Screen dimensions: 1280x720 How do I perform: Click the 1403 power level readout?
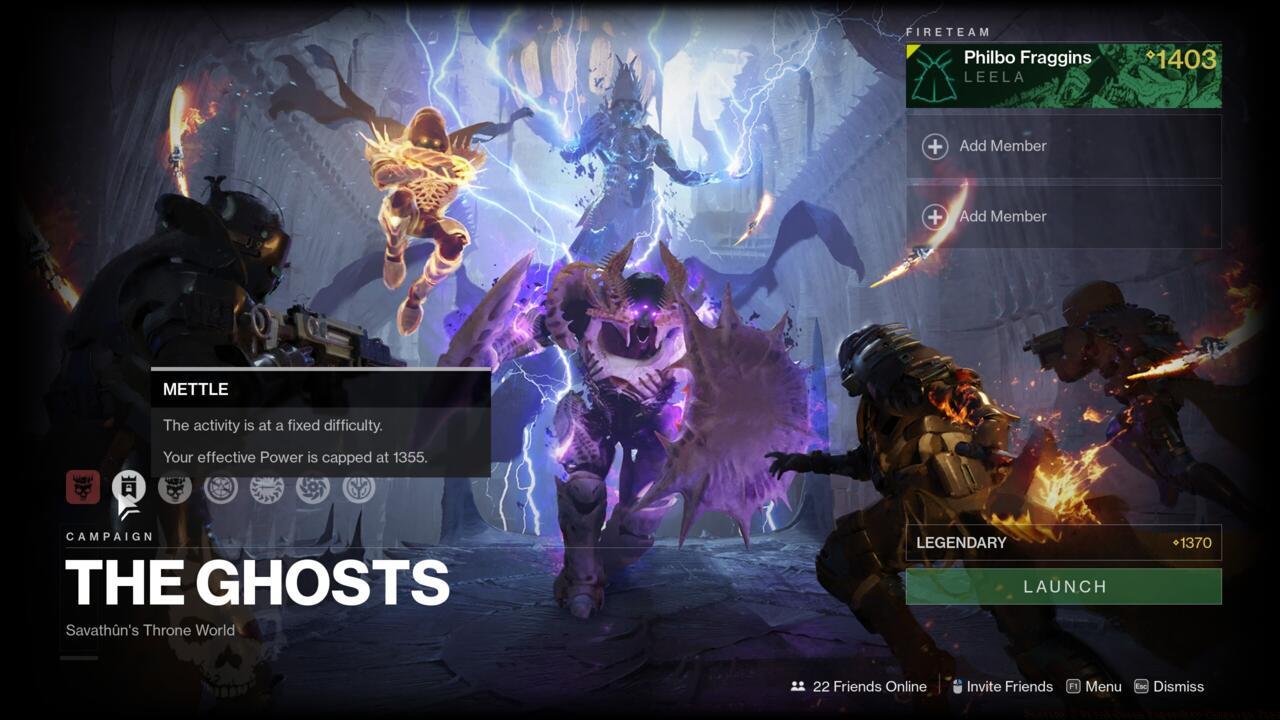point(1184,59)
